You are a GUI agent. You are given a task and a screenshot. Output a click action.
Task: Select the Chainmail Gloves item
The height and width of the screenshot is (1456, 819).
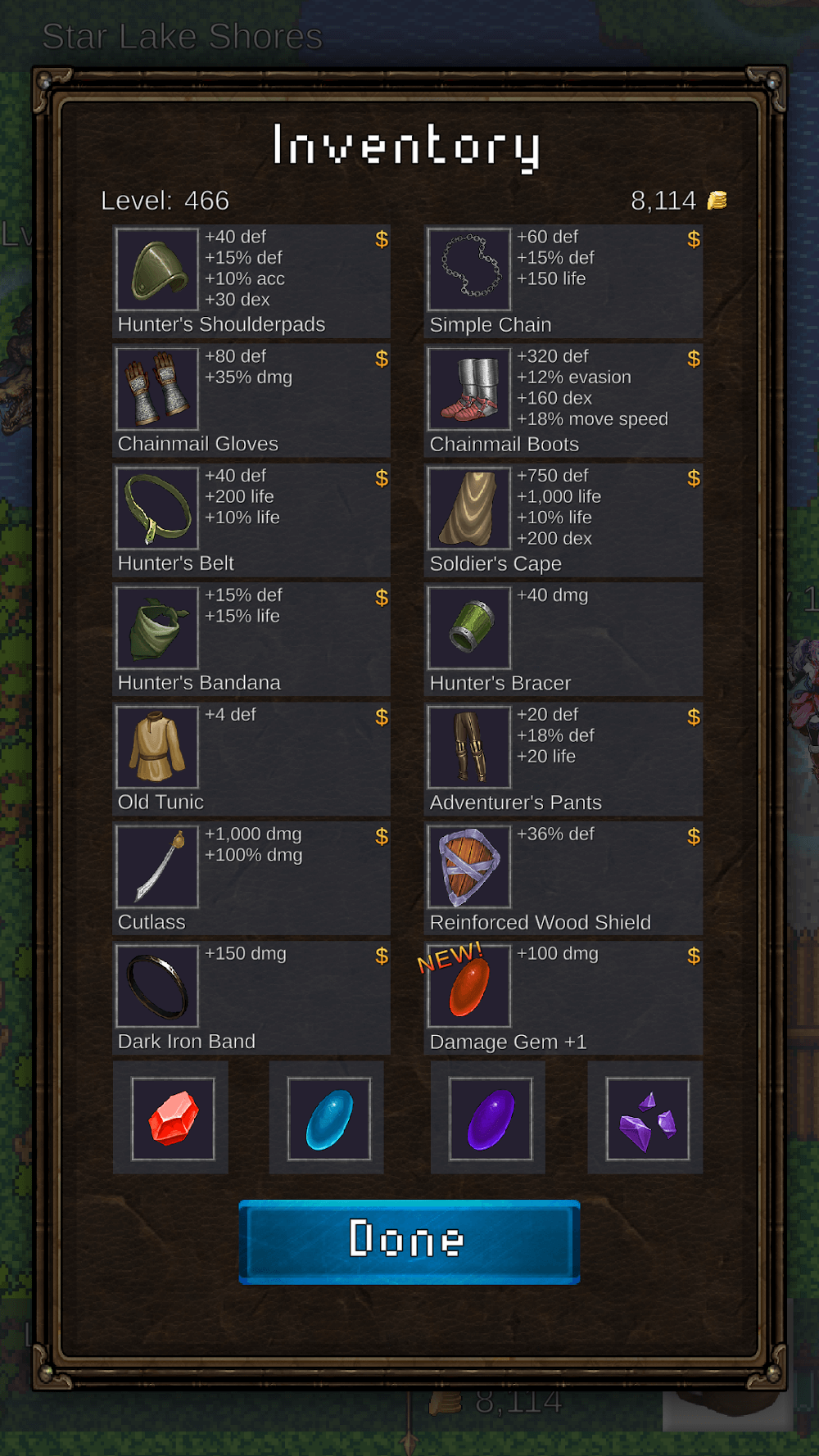coord(251,401)
